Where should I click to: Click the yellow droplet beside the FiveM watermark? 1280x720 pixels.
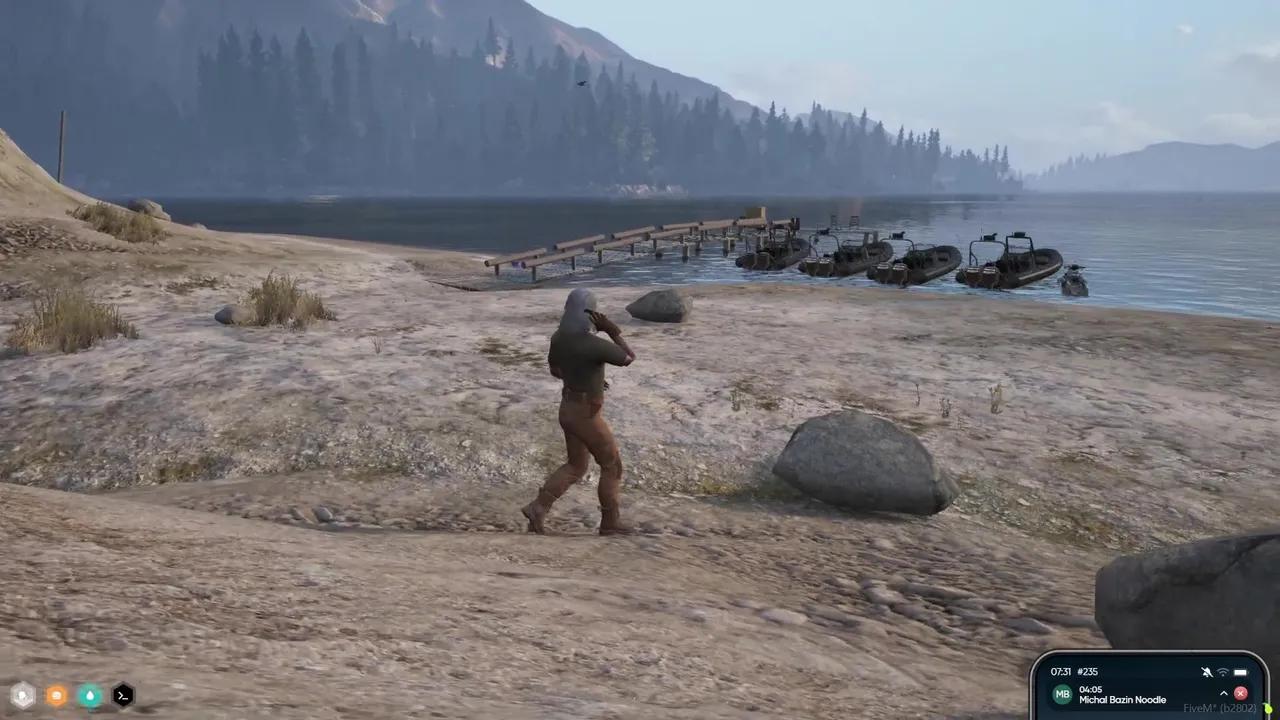tap(1269, 707)
